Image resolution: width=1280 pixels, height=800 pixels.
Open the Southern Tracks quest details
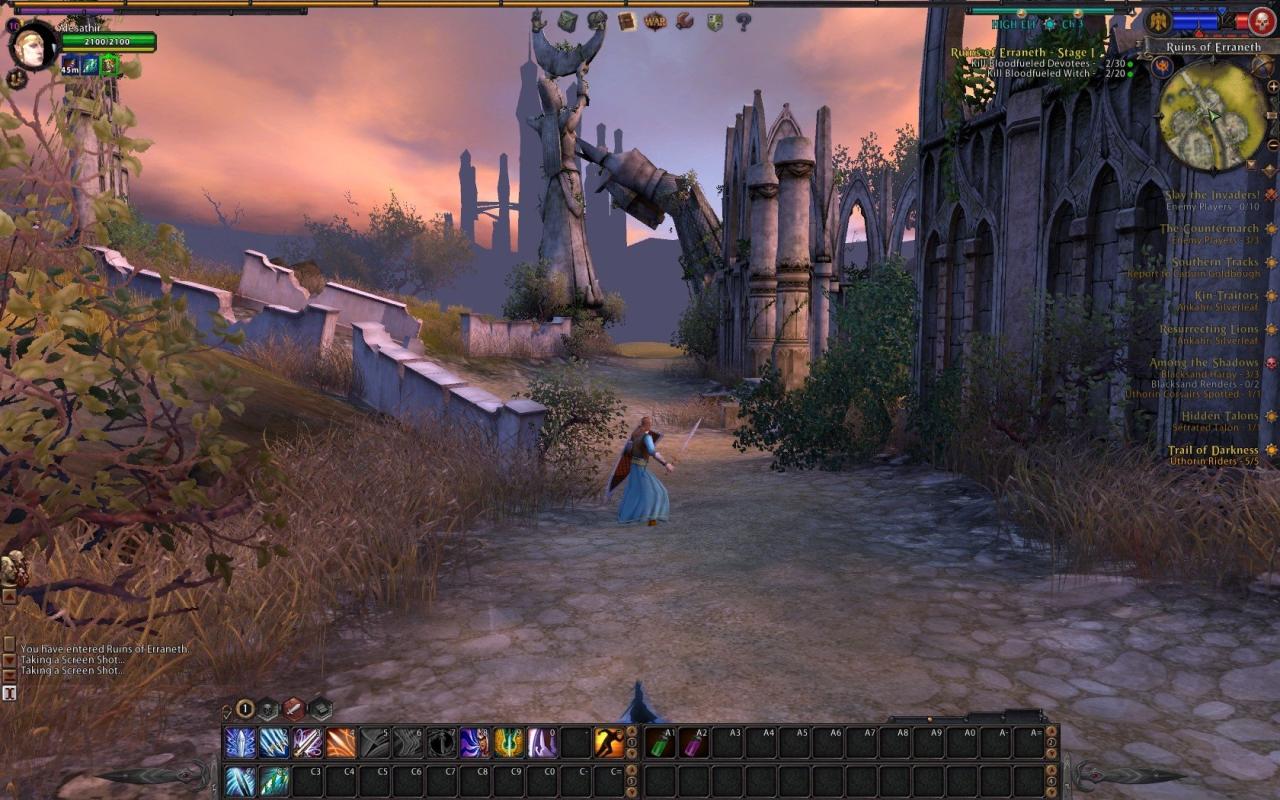(x=1213, y=261)
